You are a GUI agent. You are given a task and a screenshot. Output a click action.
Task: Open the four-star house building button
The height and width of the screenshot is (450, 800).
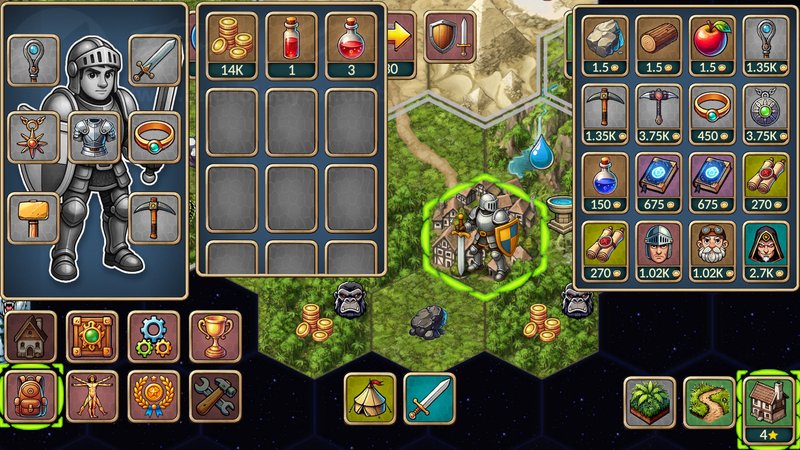click(x=768, y=402)
